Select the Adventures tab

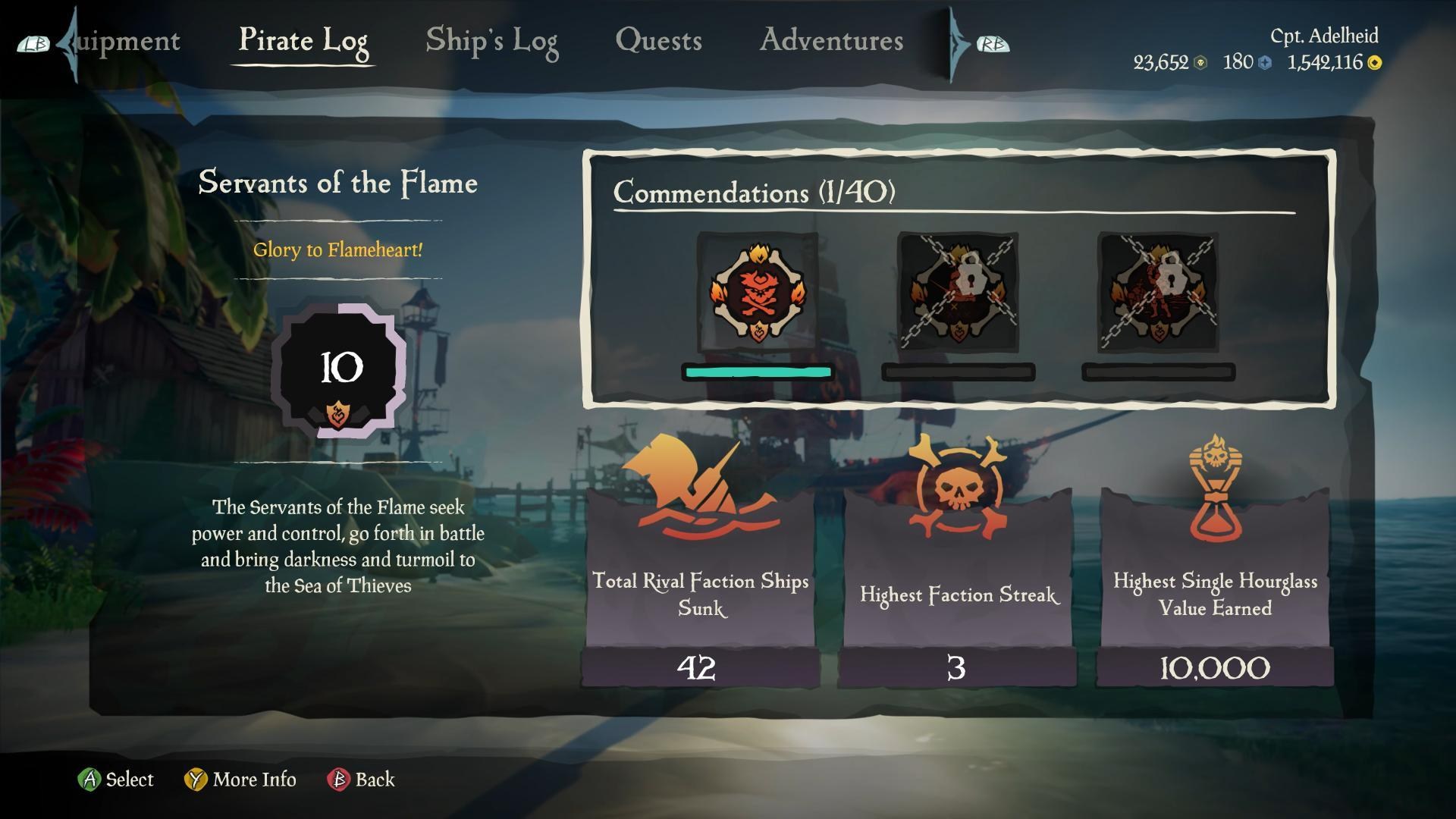[831, 41]
